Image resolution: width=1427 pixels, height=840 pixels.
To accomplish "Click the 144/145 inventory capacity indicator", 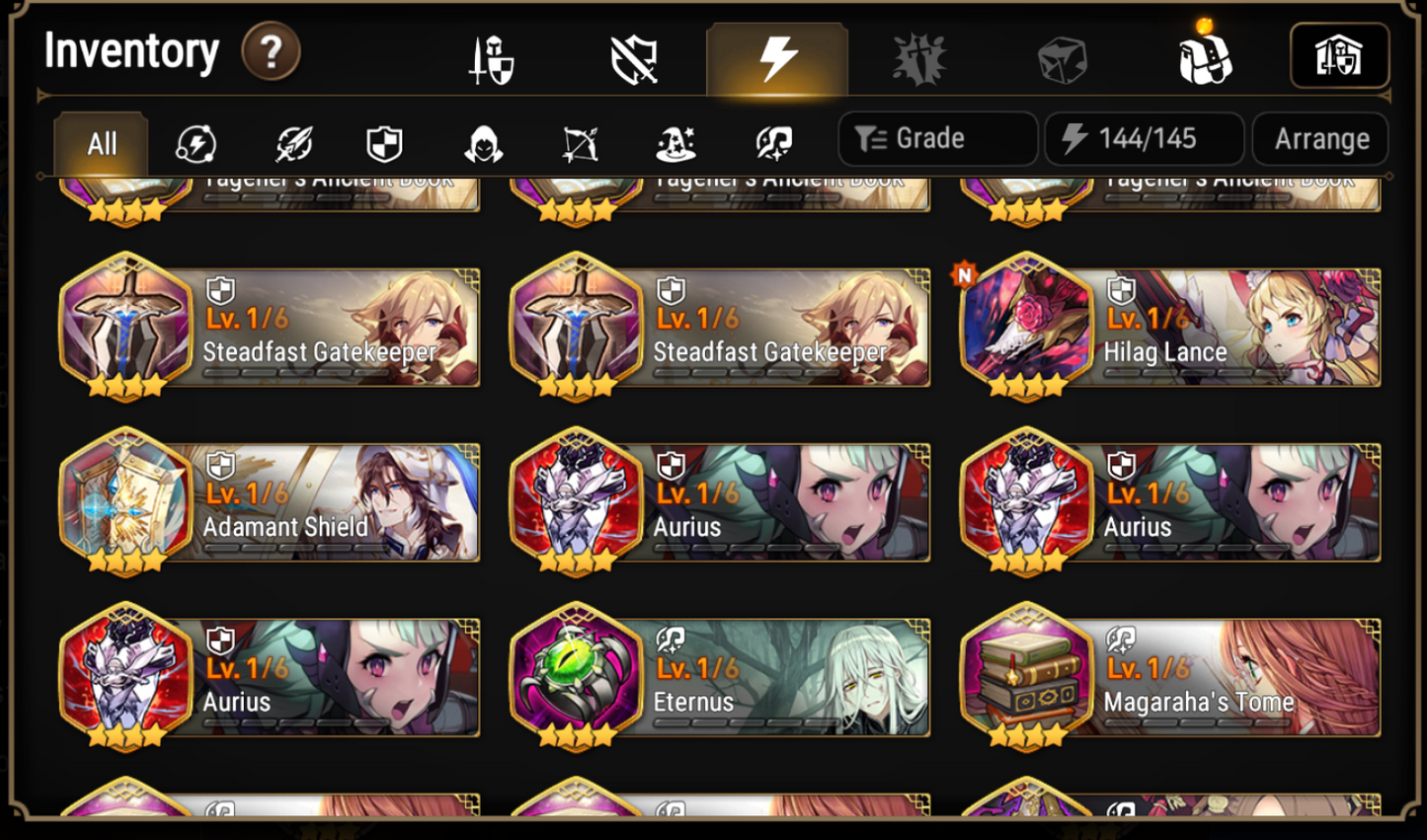I will (1143, 138).
